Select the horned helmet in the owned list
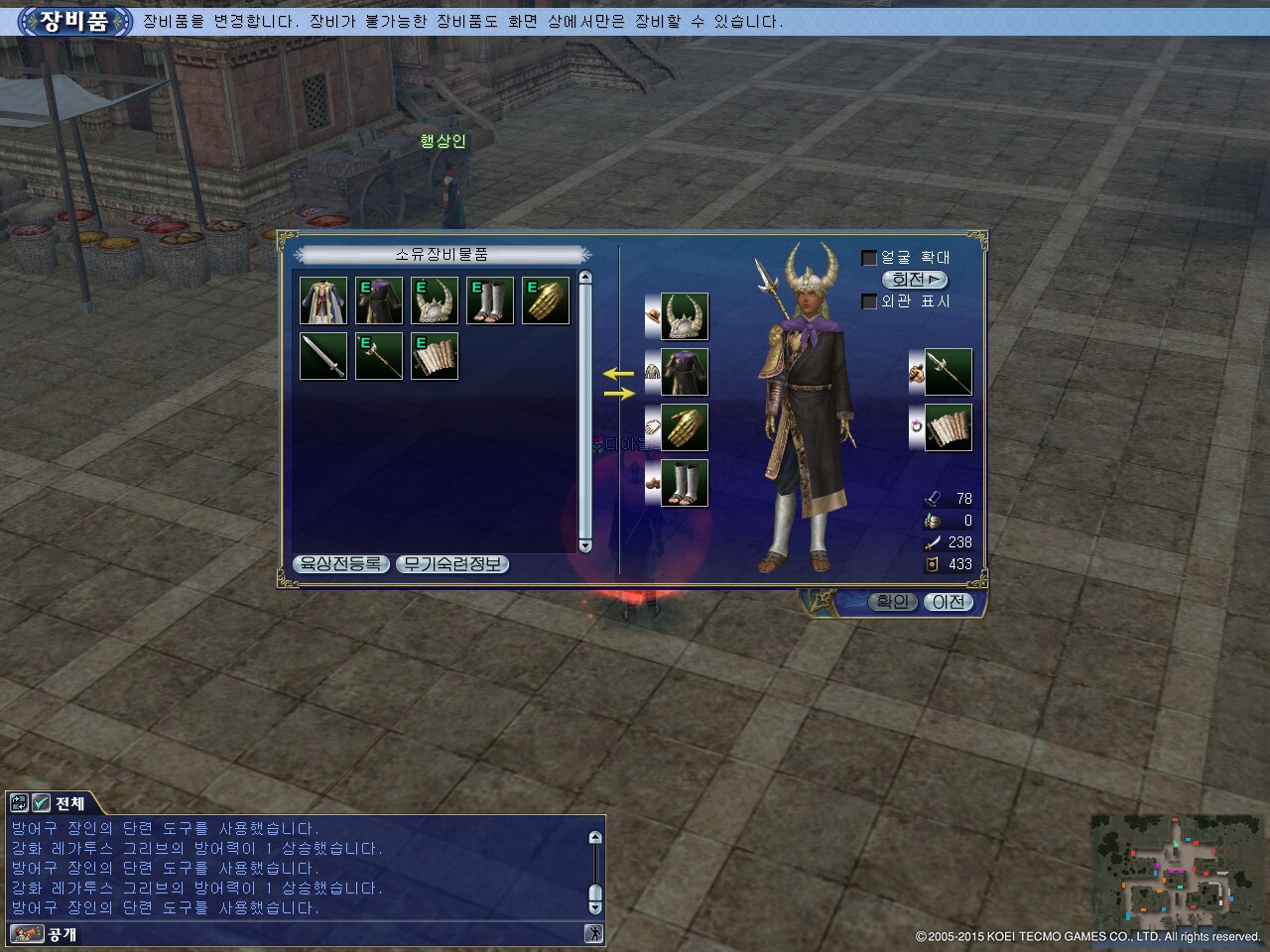The height and width of the screenshot is (952, 1270). 435,300
